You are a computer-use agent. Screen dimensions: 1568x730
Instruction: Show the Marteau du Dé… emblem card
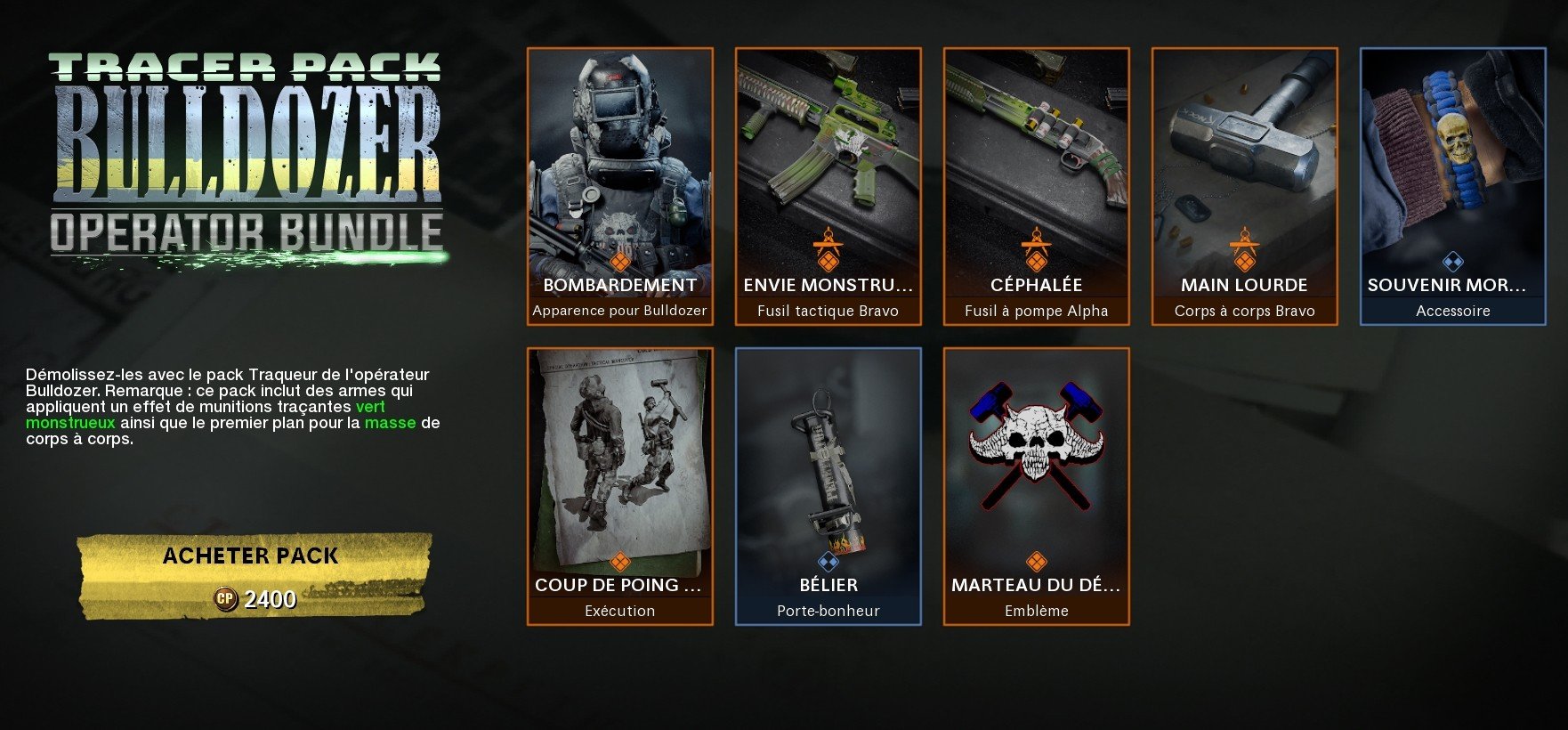(1036, 486)
